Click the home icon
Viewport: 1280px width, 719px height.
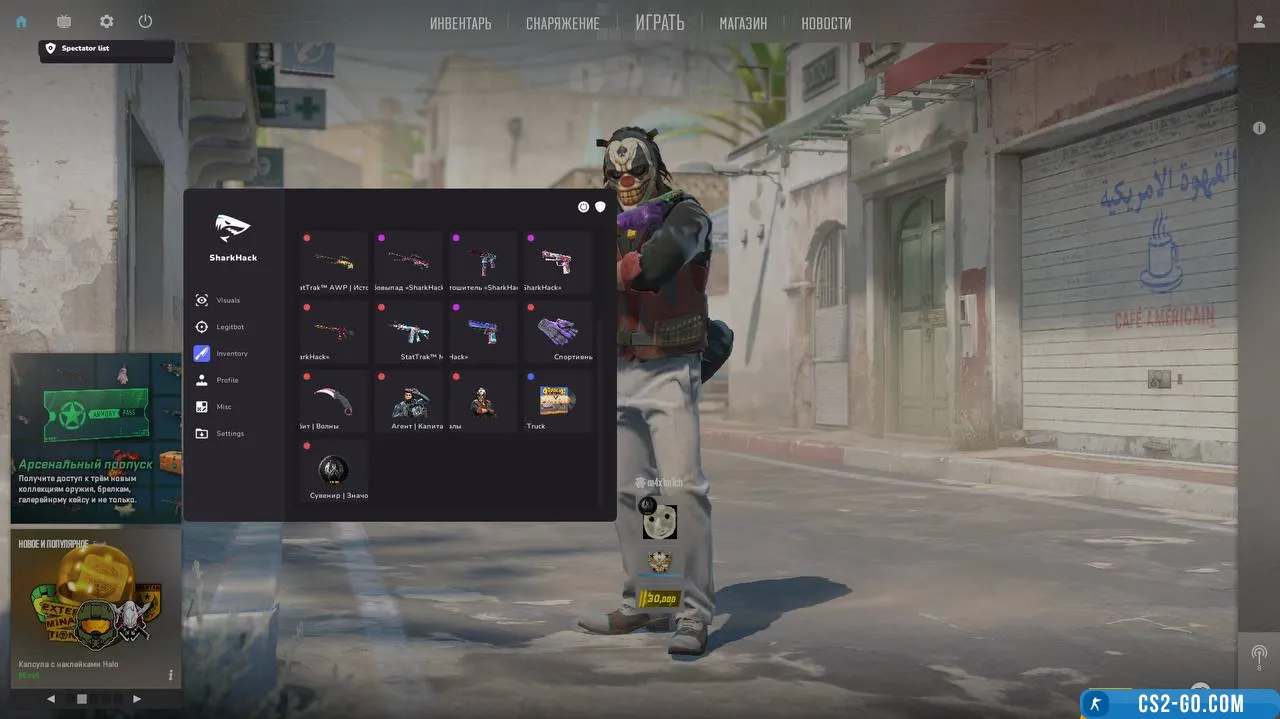click(21, 21)
